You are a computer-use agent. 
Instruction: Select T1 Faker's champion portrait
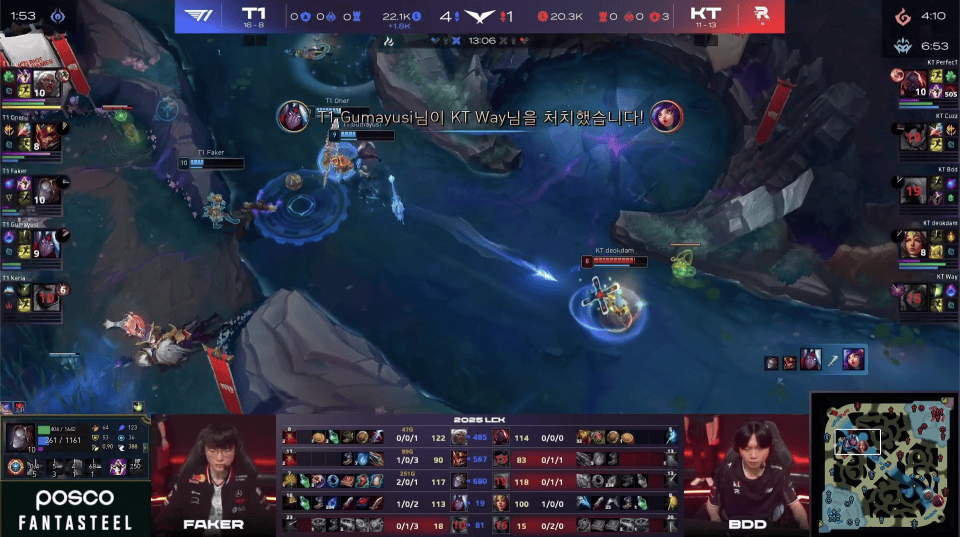point(46,191)
